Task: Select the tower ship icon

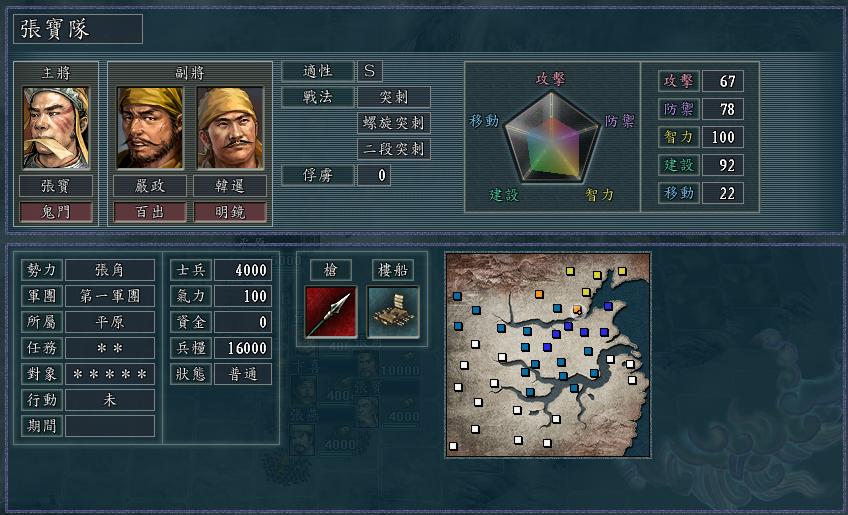Action: [392, 311]
